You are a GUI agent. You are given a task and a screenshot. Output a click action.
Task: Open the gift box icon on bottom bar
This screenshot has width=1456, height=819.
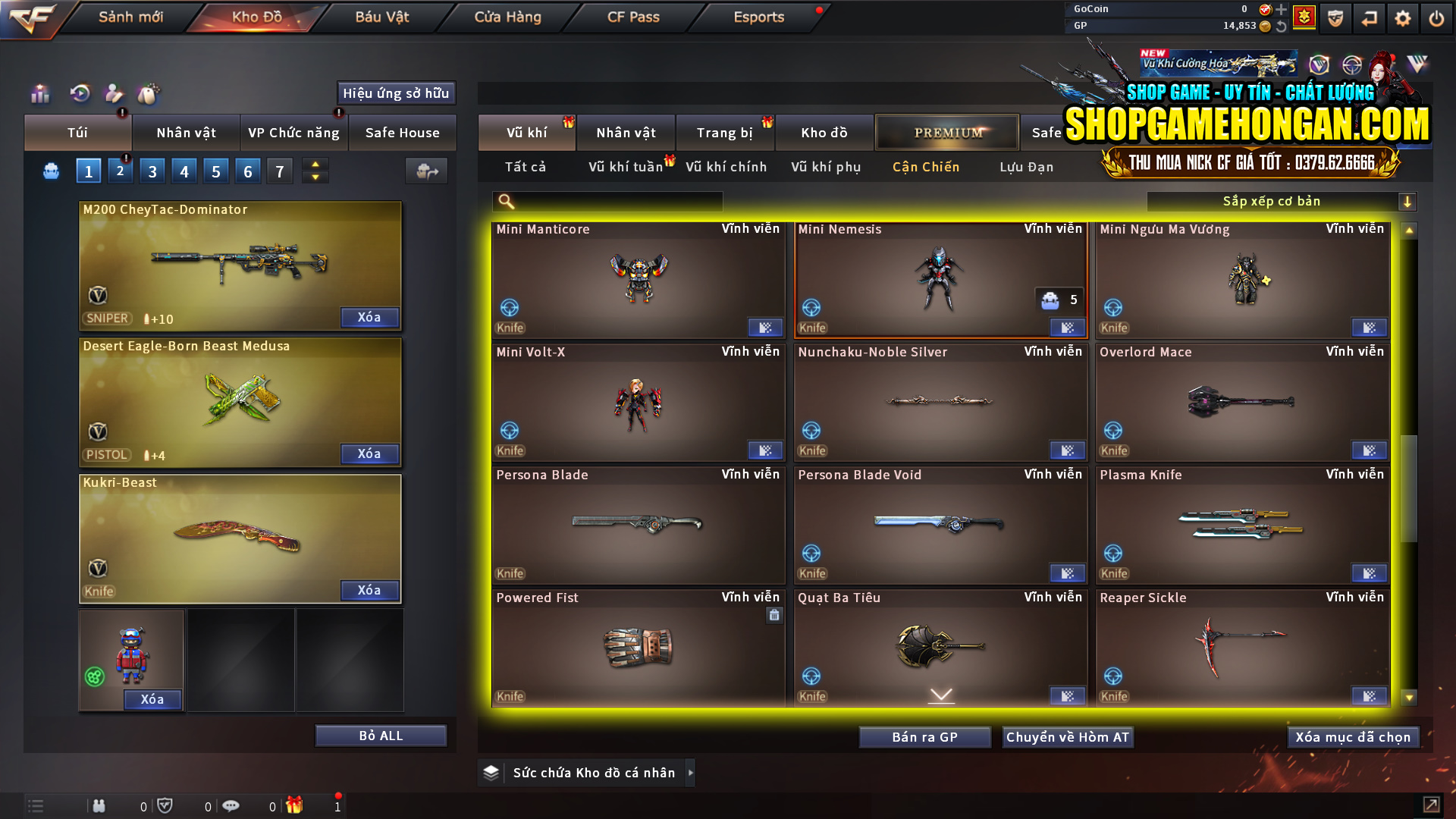[x=293, y=805]
